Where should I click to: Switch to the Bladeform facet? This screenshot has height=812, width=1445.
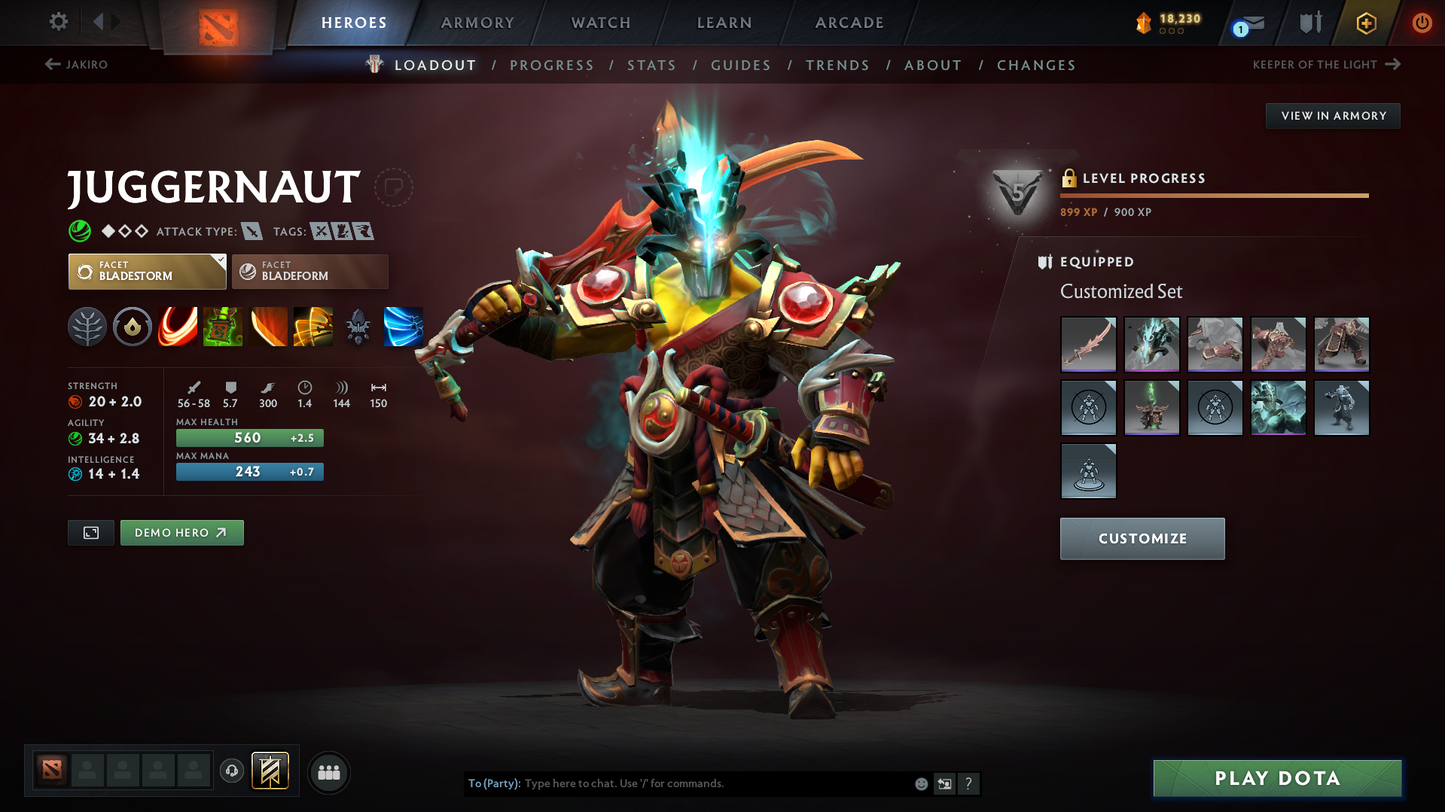coord(310,271)
